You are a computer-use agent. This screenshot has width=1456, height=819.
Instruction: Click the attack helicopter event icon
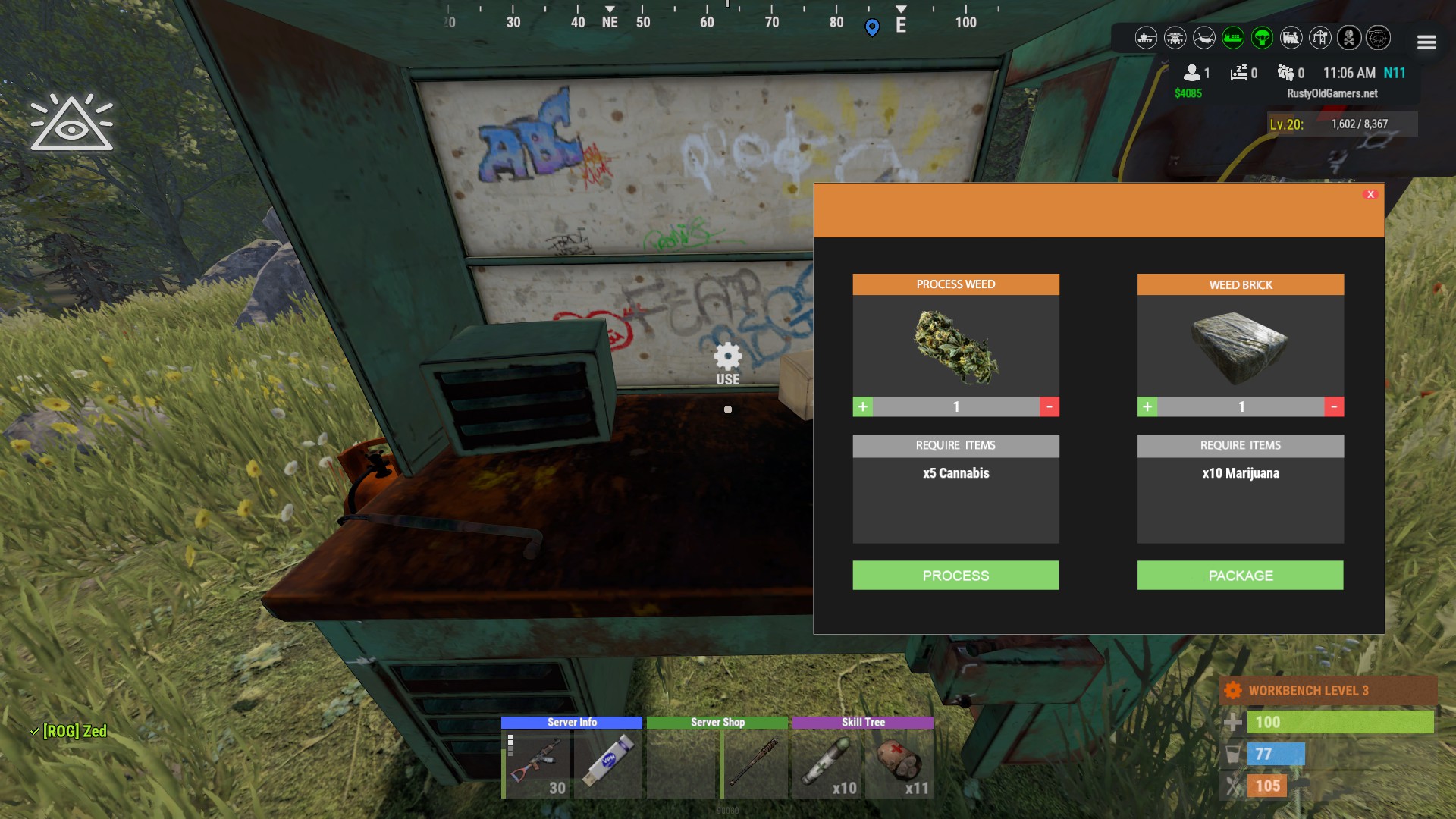coord(1175,38)
